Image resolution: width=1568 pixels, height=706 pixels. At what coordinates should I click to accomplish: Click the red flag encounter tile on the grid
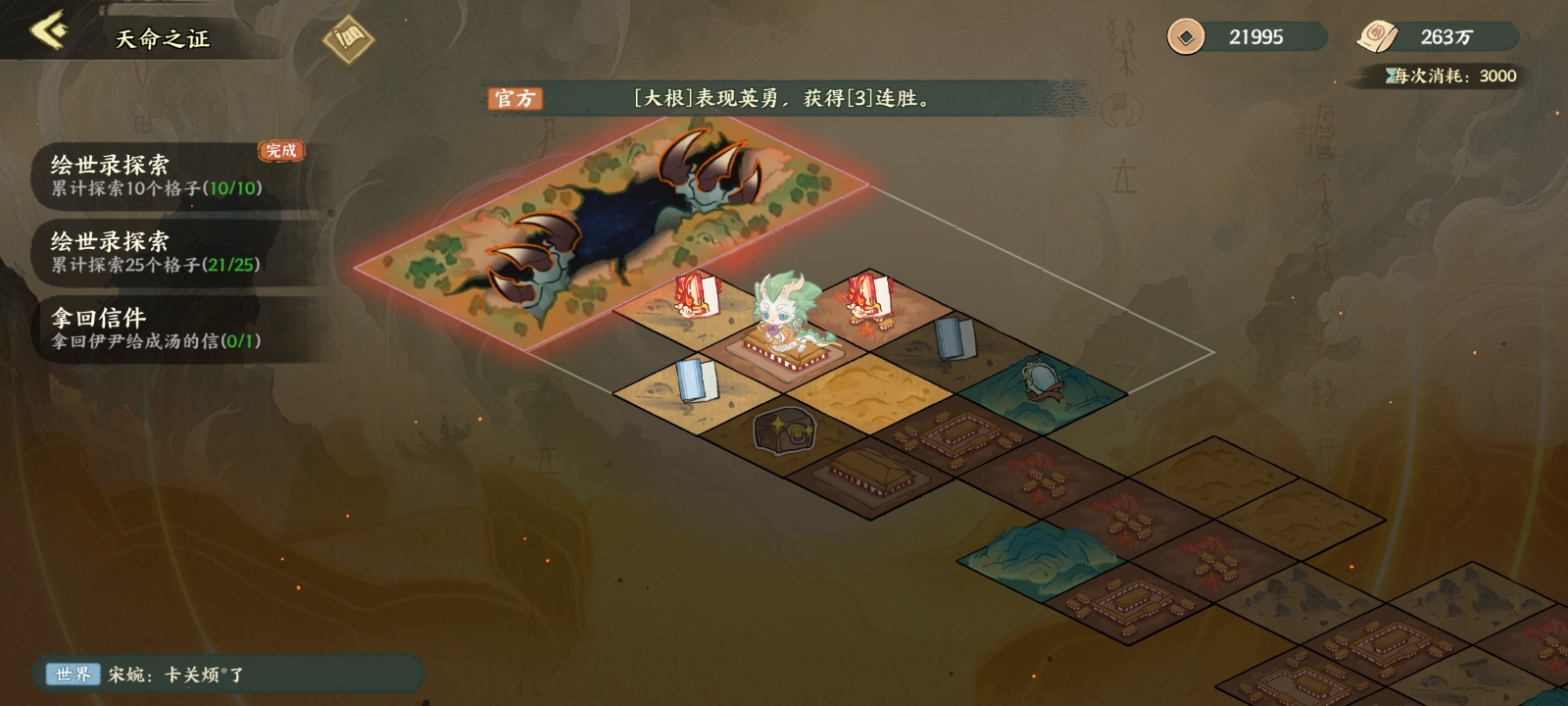coord(696,294)
